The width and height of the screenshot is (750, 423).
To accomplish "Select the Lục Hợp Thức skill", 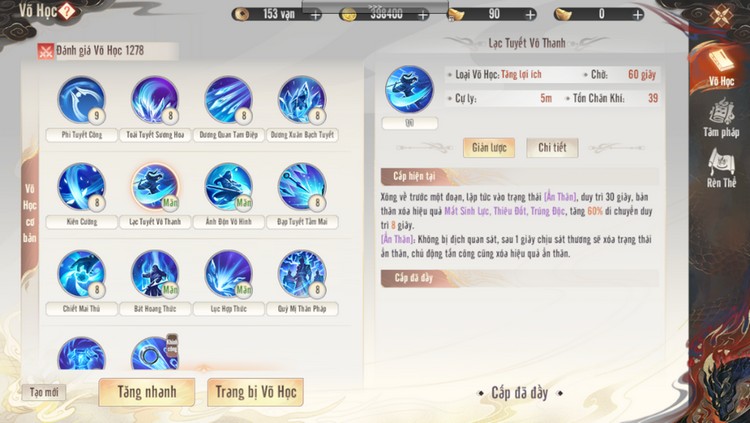I will pyautogui.click(x=228, y=274).
